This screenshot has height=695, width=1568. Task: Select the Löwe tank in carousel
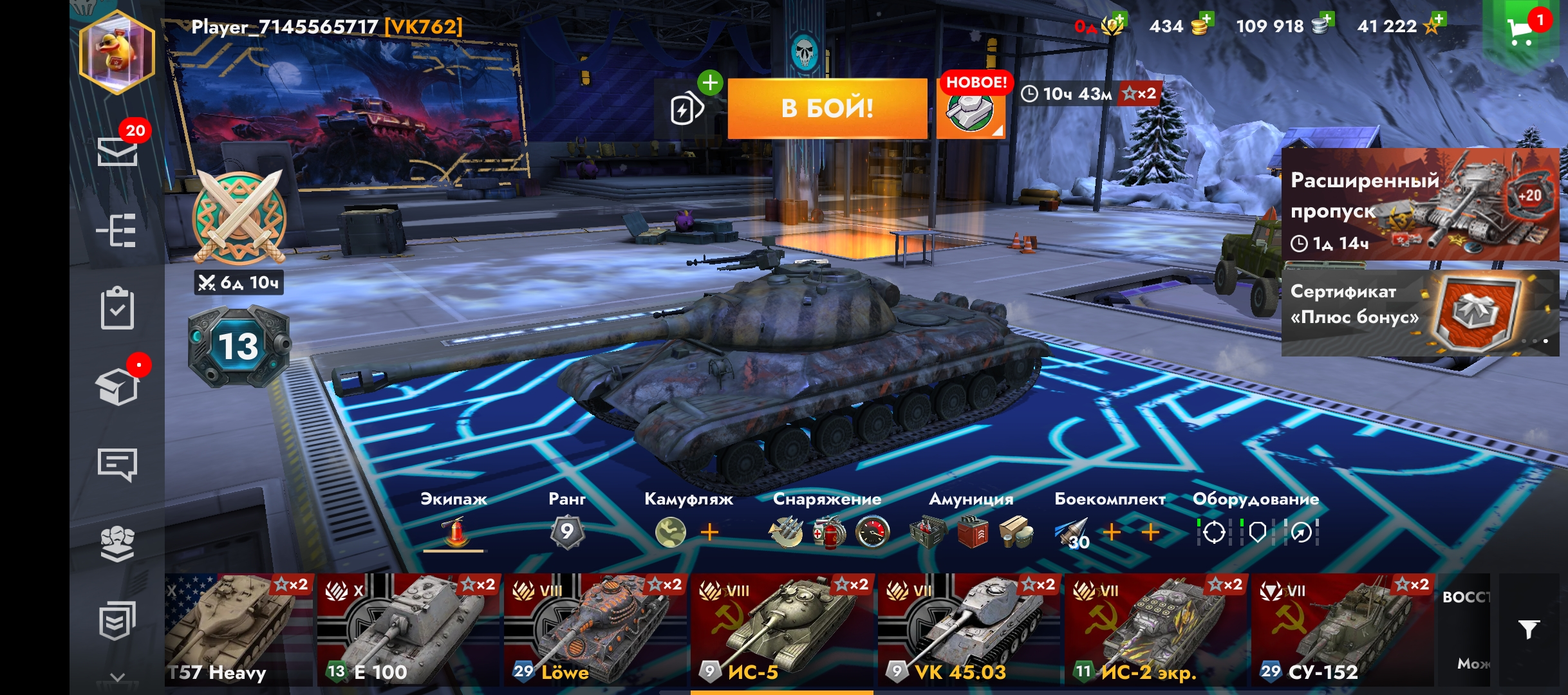pos(595,629)
